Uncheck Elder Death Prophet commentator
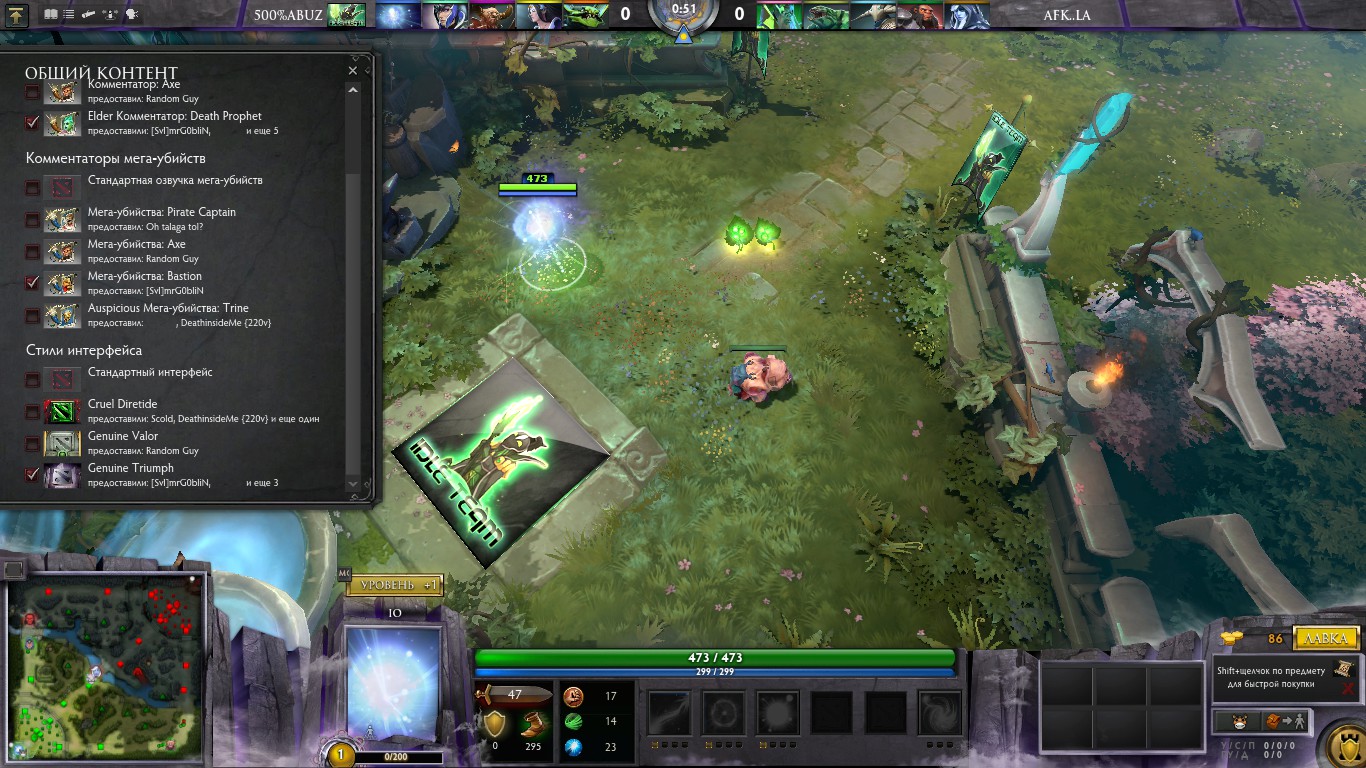The image size is (1366, 768). tap(33, 123)
